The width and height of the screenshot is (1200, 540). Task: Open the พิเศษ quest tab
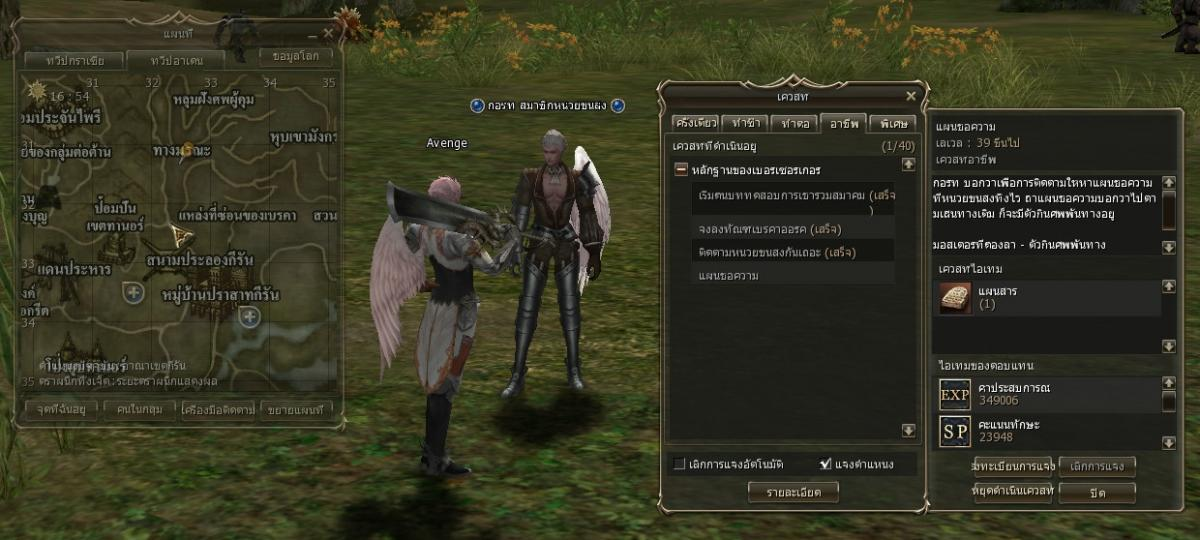point(890,123)
